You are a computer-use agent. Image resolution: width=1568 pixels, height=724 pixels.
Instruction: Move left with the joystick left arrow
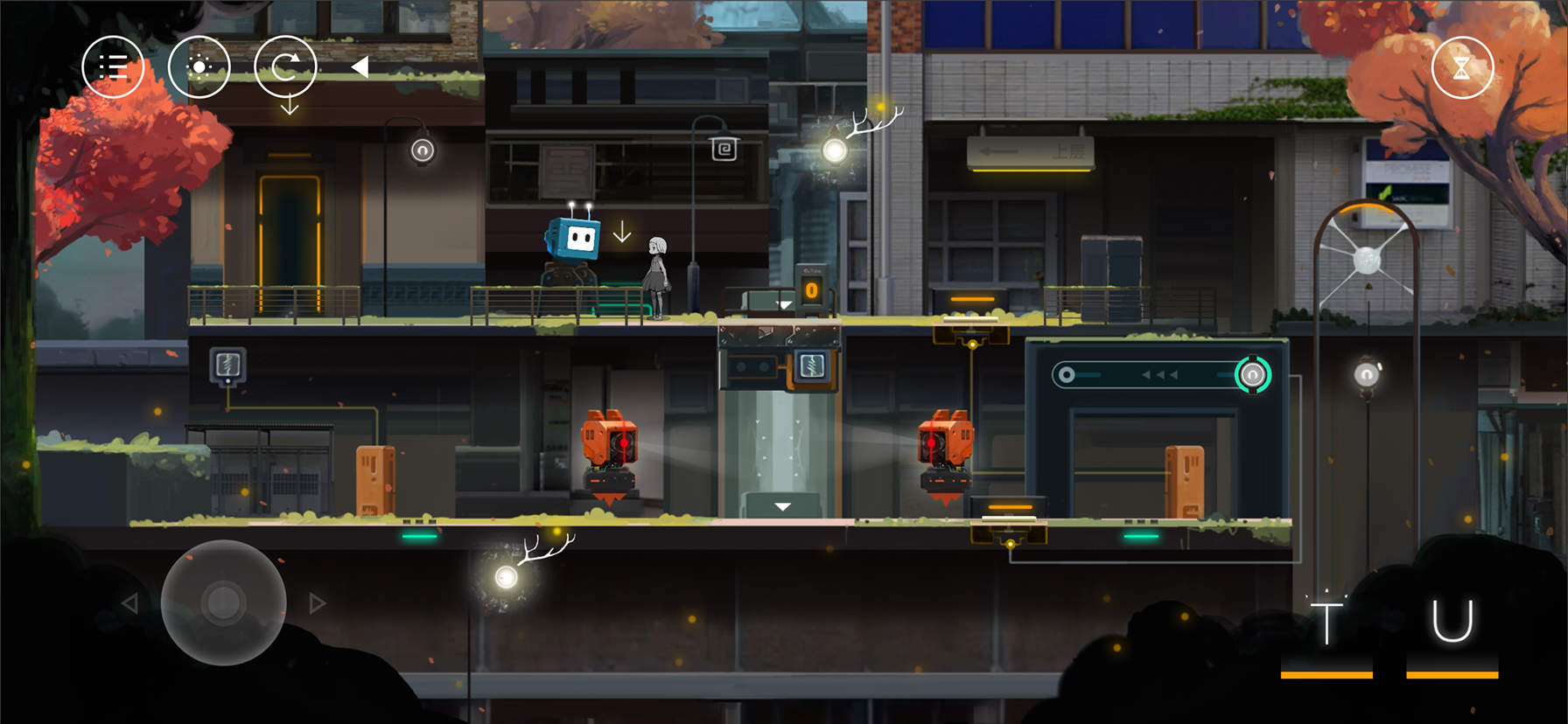pos(129,602)
